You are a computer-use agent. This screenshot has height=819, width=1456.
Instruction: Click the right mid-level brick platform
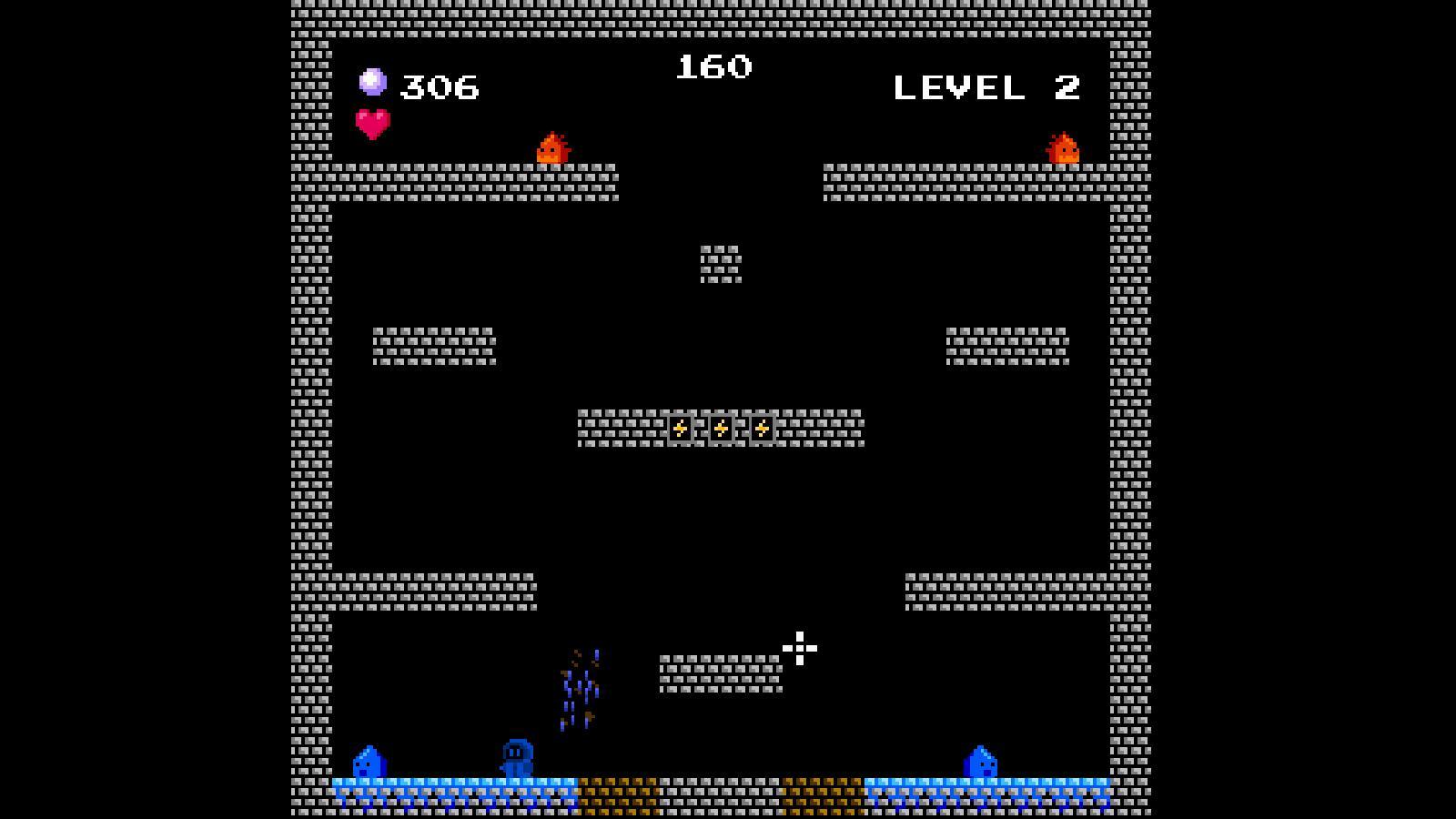tap(1006, 344)
